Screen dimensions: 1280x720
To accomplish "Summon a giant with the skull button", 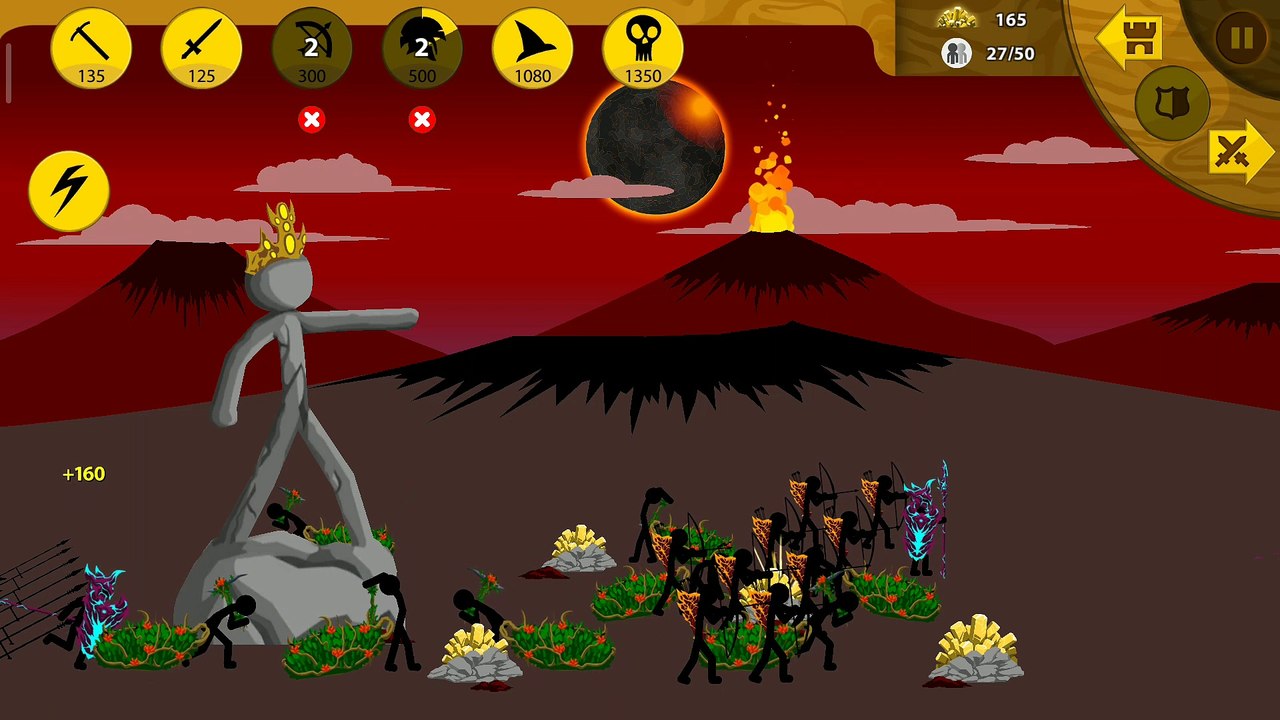I will 642,48.
